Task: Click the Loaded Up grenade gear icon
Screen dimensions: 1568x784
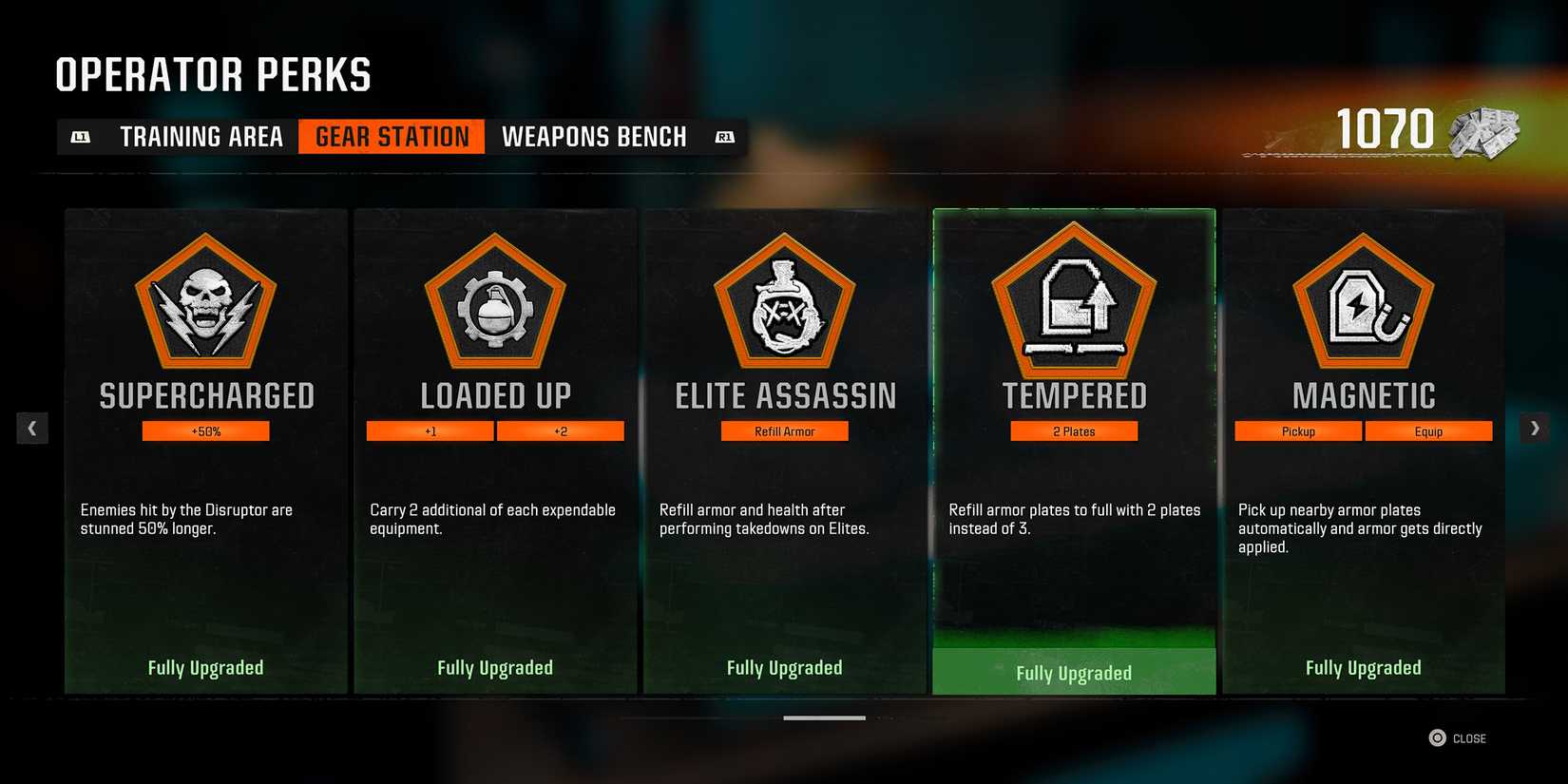Action: point(495,304)
